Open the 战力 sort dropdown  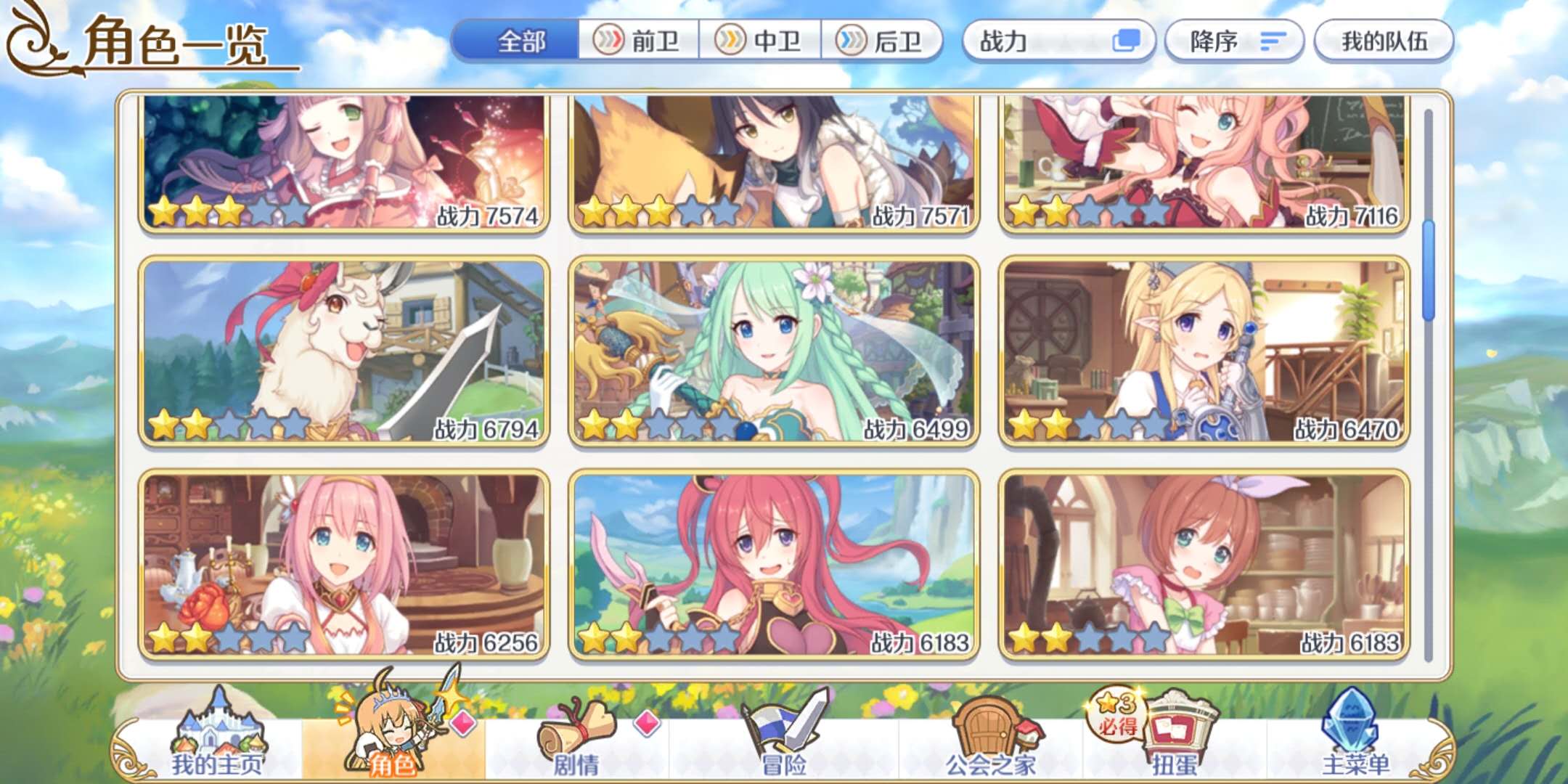(1058, 41)
